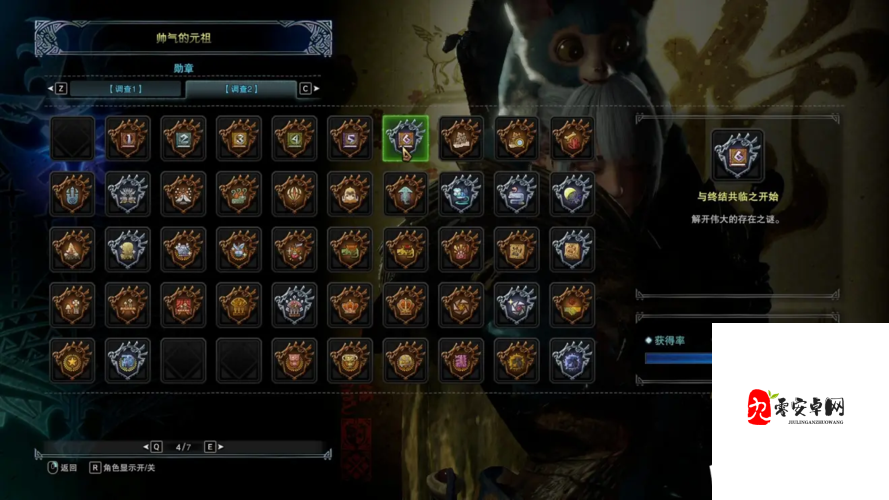
Task: Switch to the 调查1 tab
Action: pos(126,88)
